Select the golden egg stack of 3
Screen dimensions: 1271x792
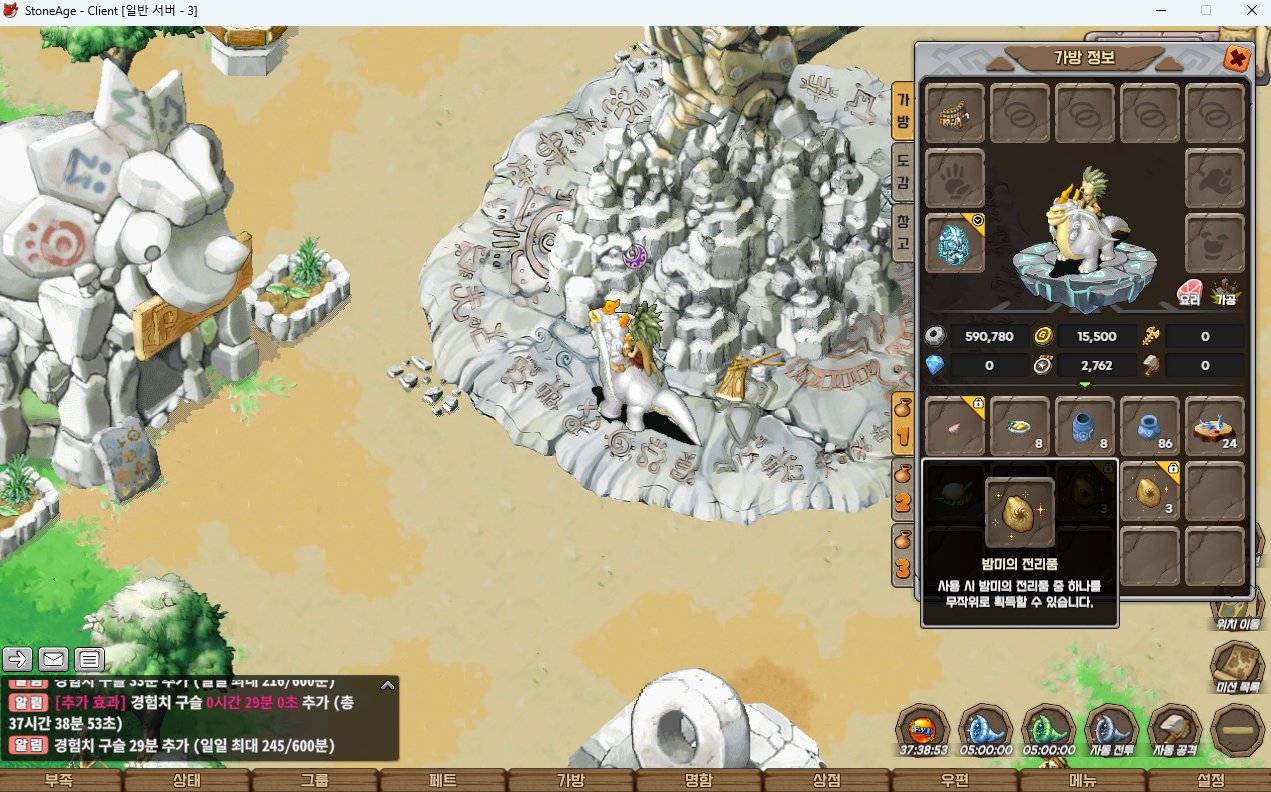click(1150, 491)
